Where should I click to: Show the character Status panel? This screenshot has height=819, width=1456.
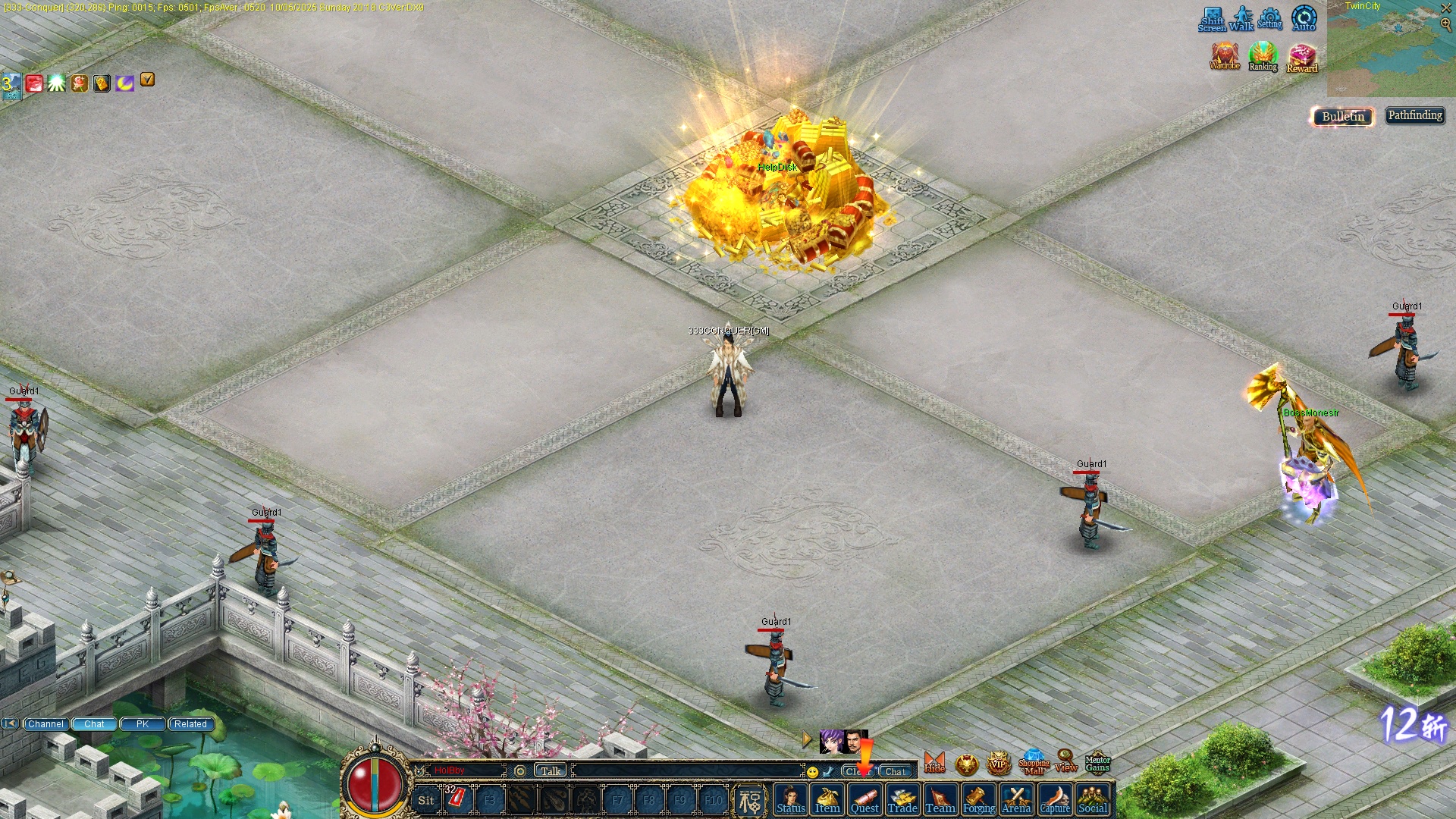pyautogui.click(x=790, y=800)
